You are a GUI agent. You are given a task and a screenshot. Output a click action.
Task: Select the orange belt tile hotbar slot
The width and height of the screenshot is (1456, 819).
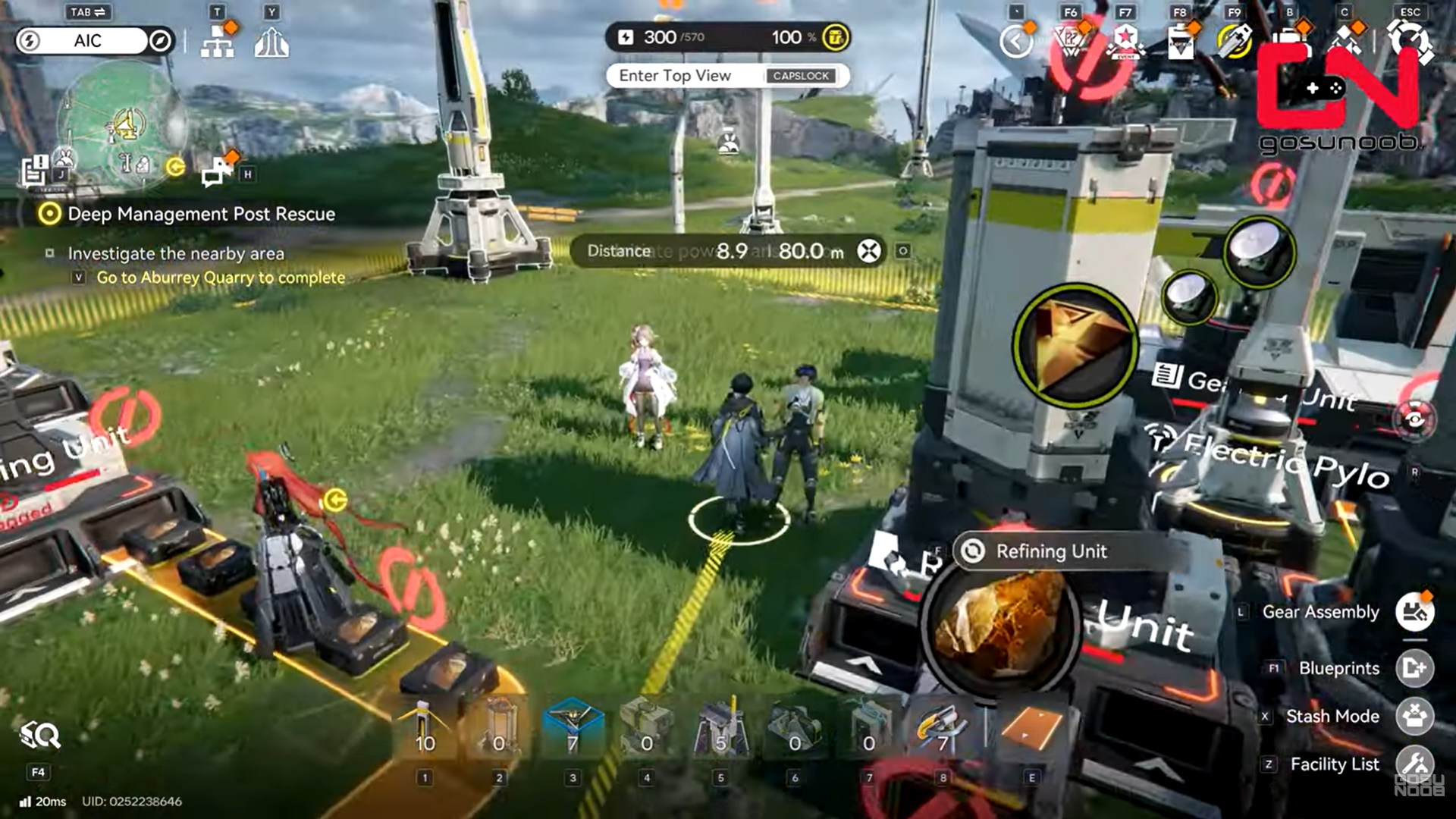(x=1031, y=729)
